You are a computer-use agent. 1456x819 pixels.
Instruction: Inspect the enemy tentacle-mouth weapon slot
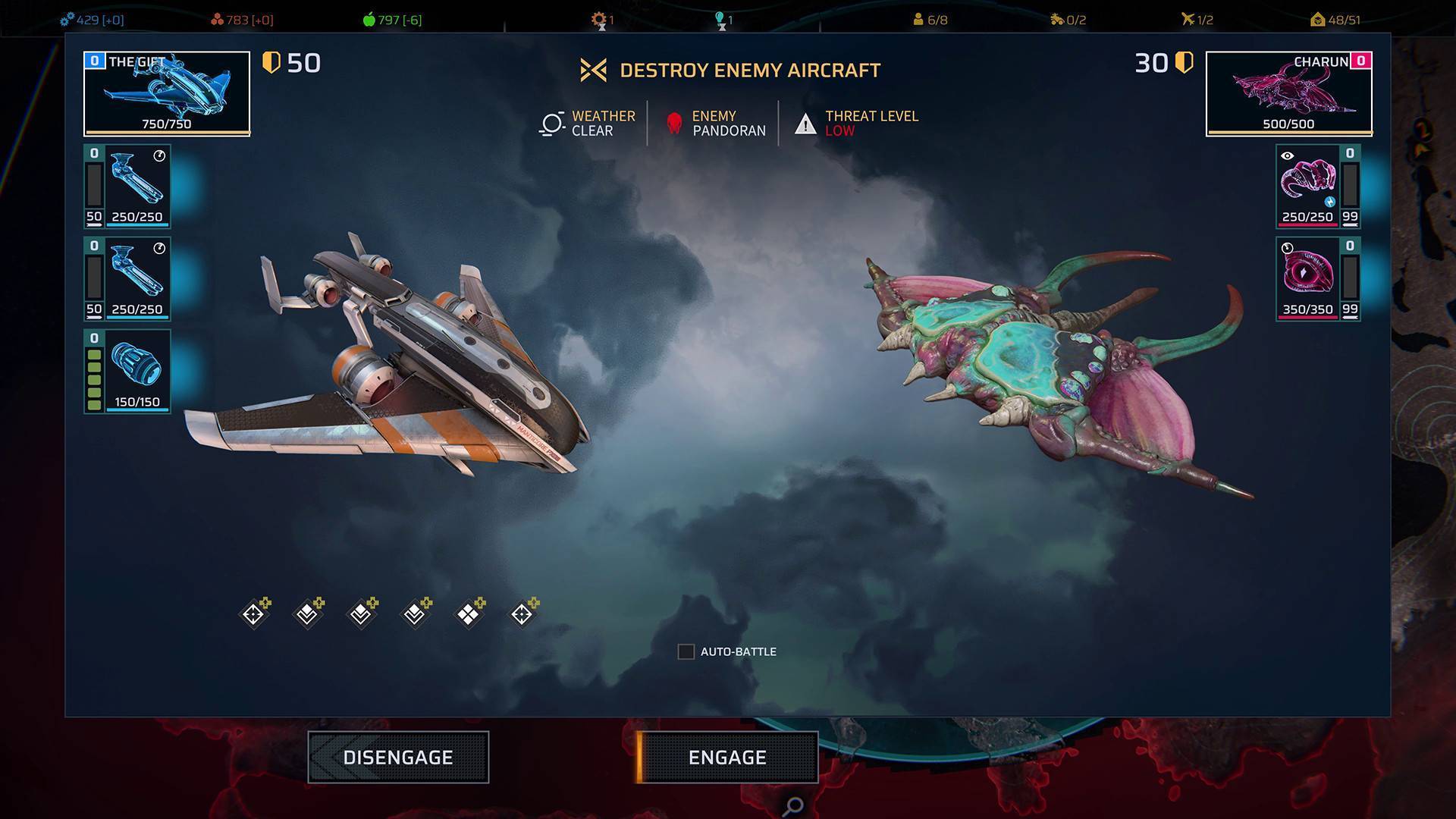1307,187
